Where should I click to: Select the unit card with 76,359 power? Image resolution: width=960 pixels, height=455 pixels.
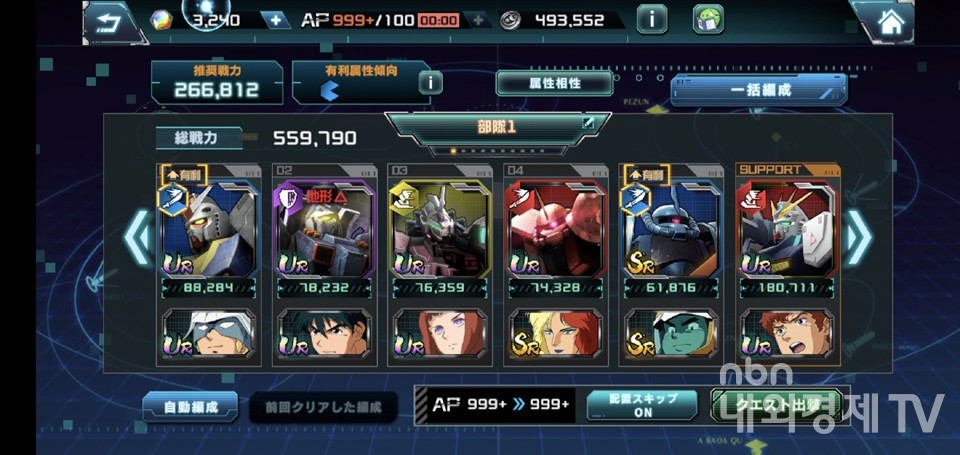[x=439, y=228]
